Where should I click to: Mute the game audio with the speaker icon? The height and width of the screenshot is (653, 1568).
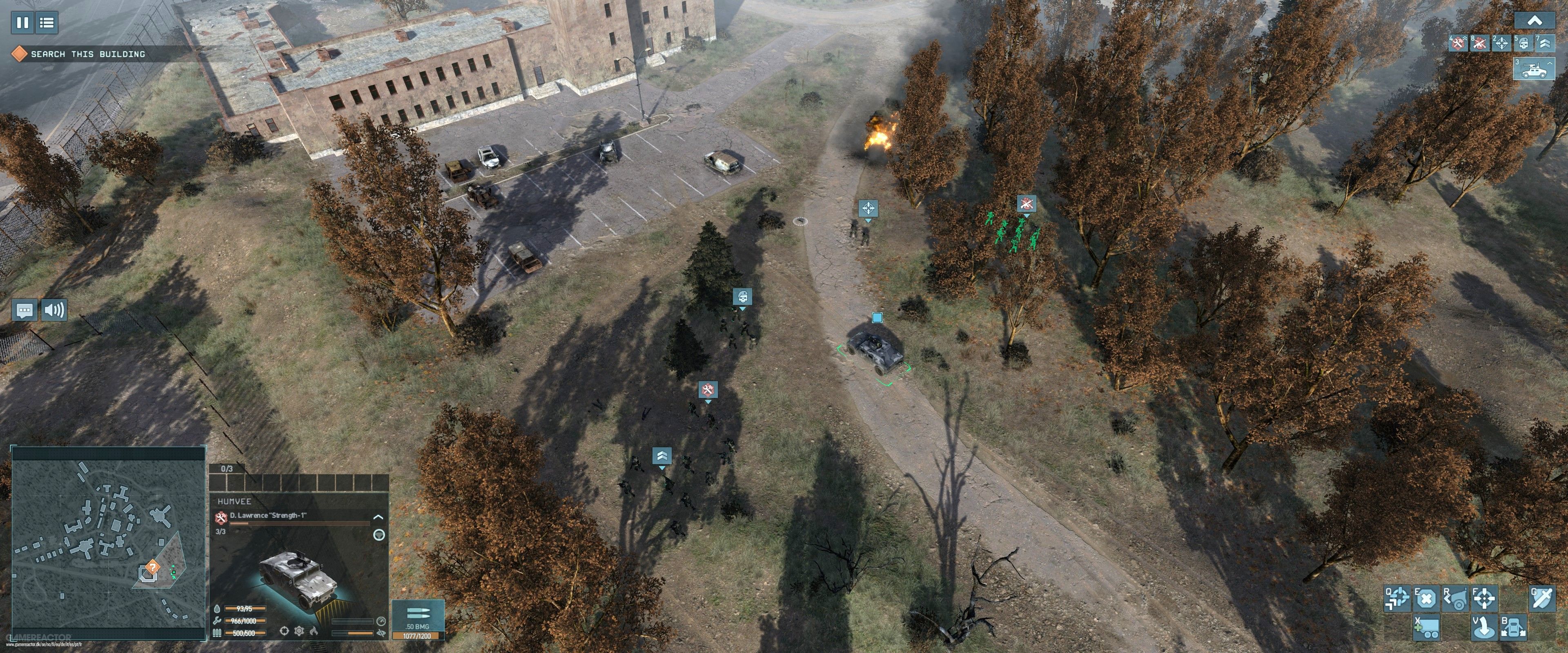pos(55,310)
